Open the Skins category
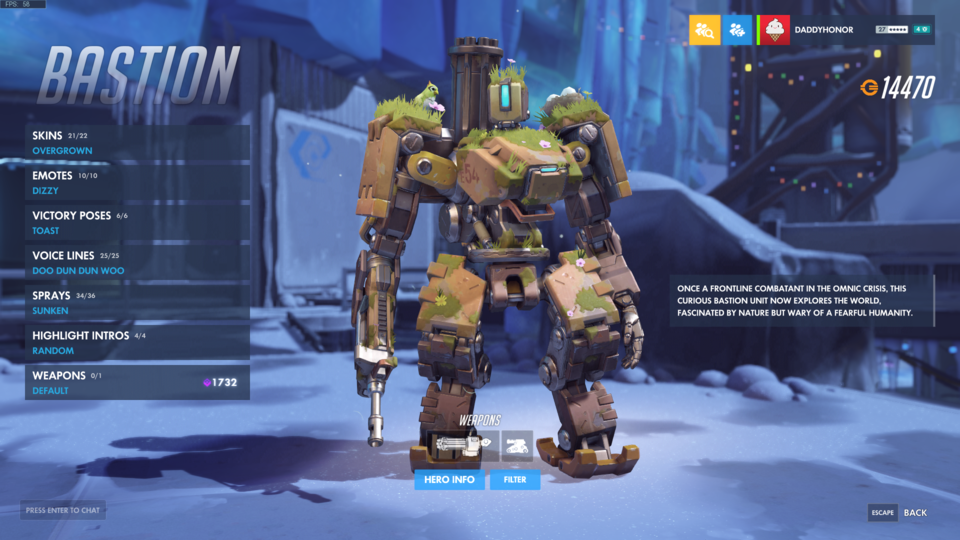The width and height of the screenshot is (960, 540). [x=137, y=143]
